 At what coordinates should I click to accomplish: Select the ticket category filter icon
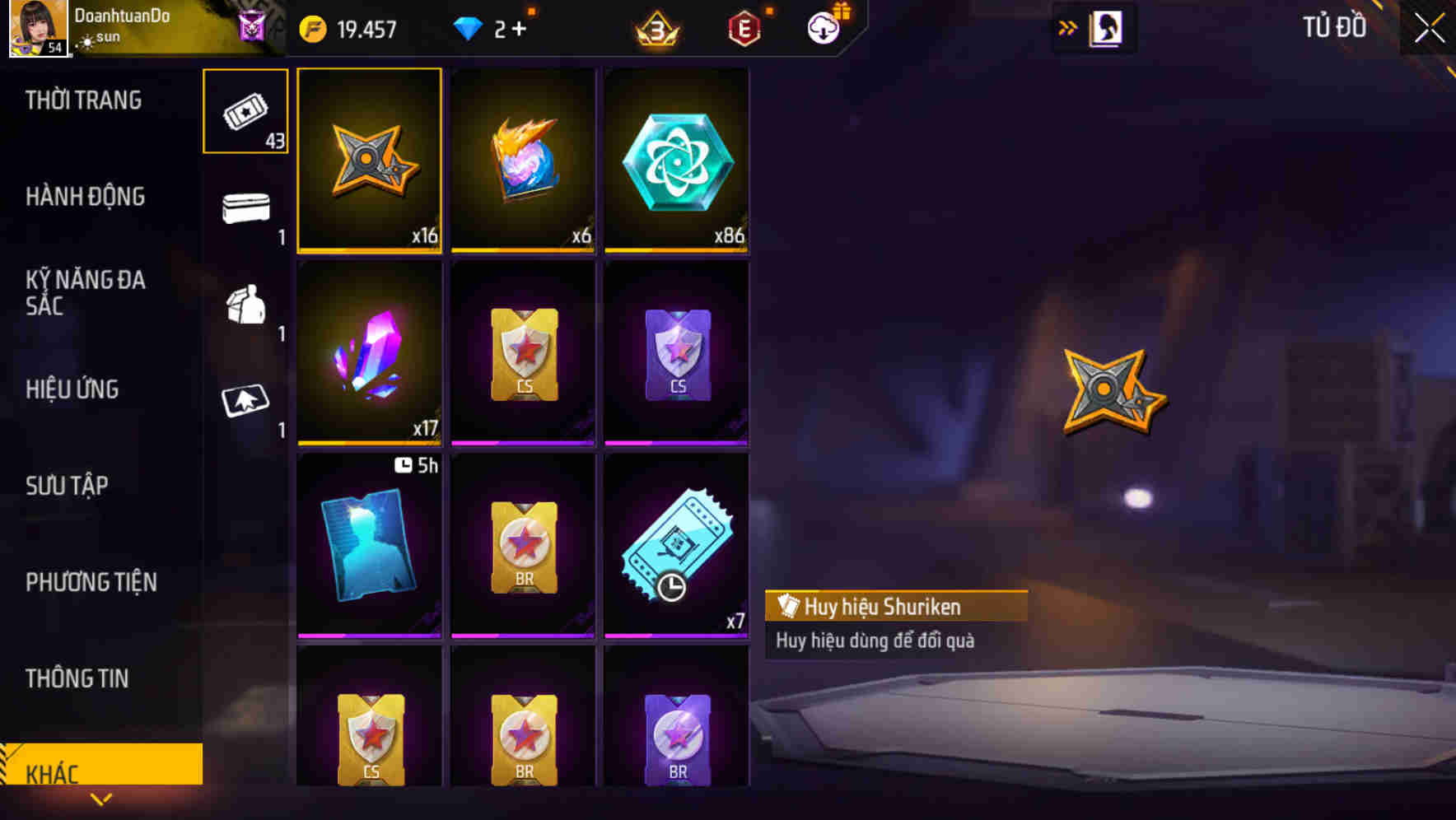pyautogui.click(x=244, y=111)
